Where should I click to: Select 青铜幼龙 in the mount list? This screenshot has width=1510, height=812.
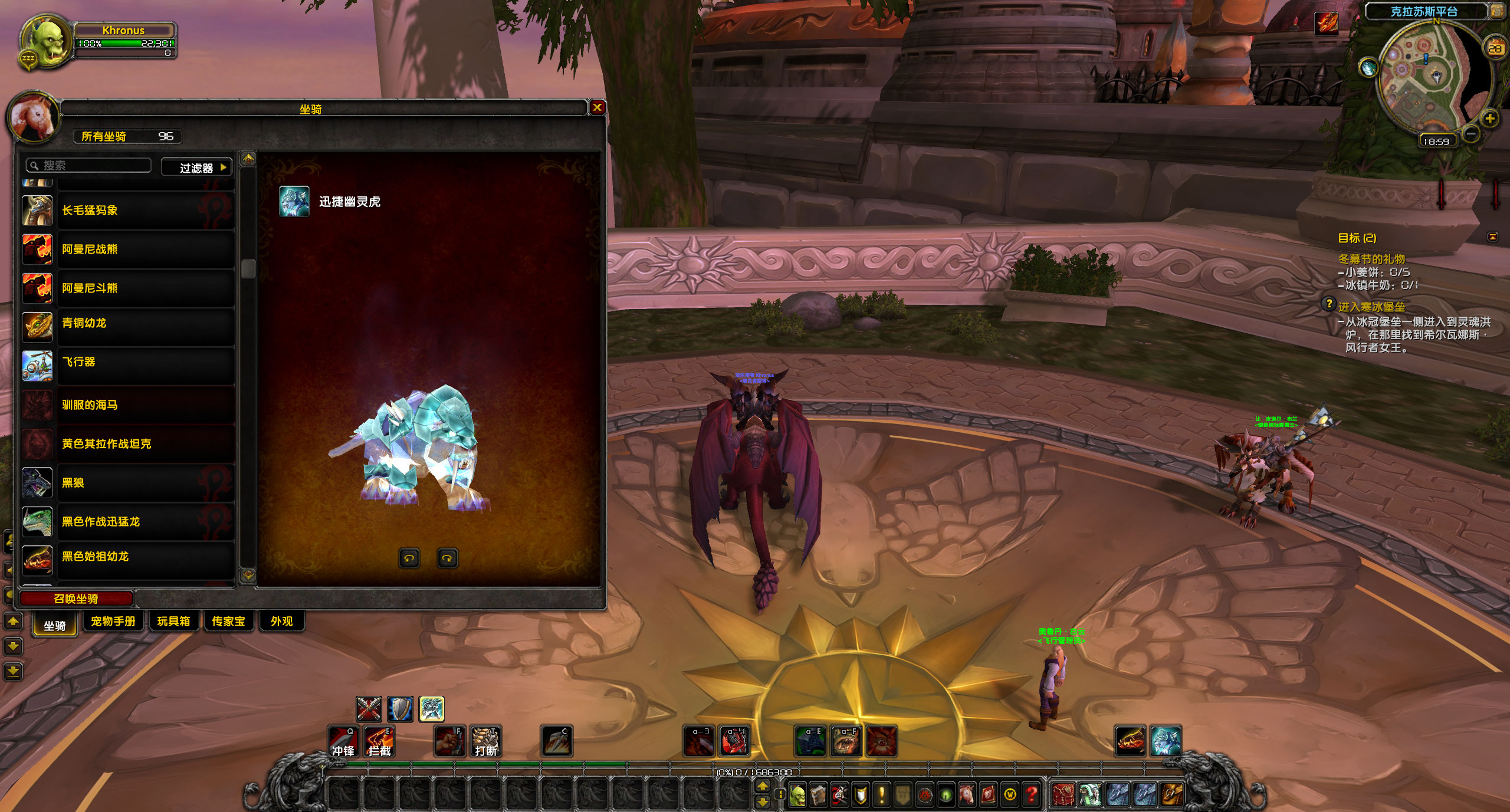[128, 323]
